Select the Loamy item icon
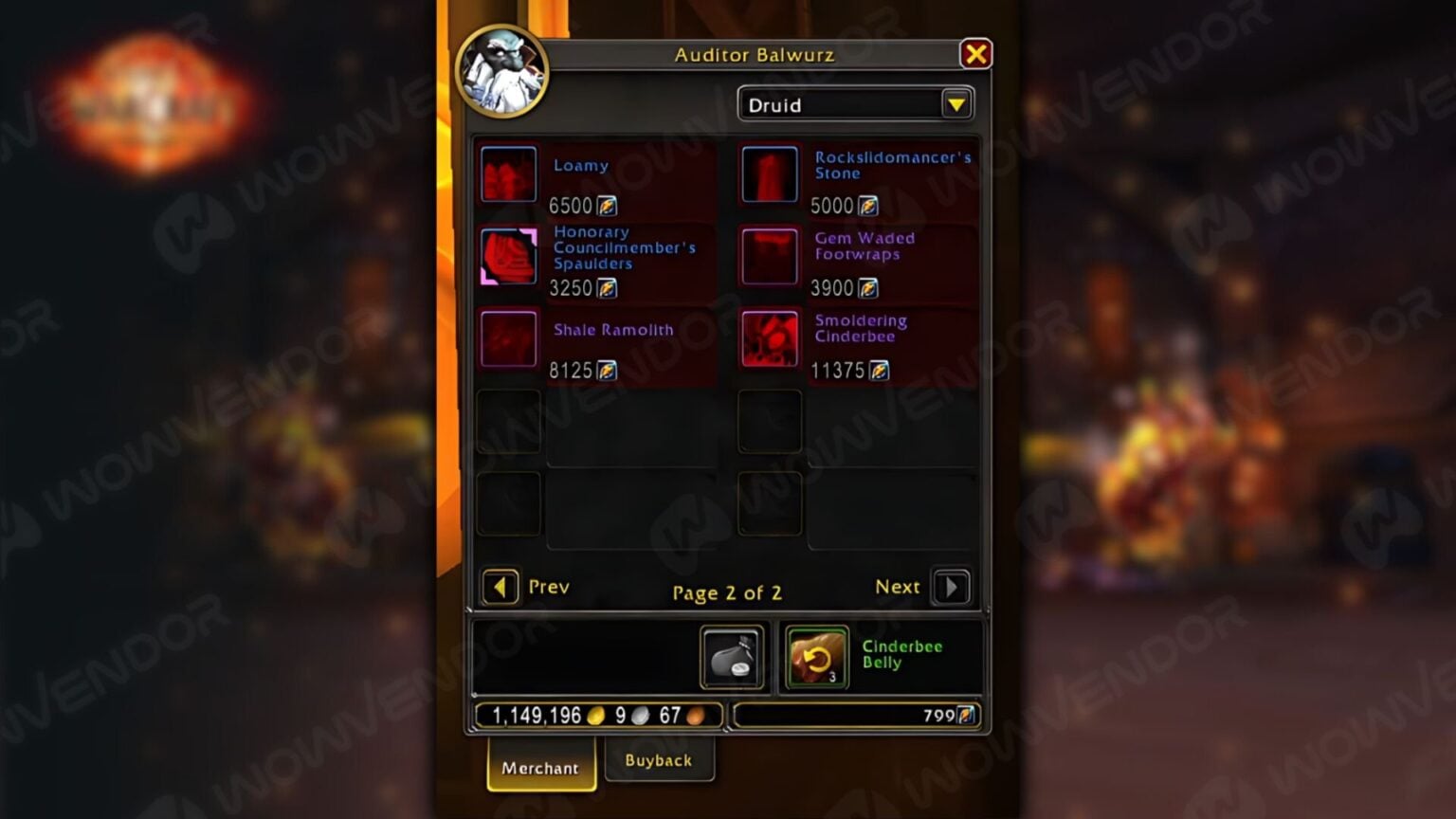 click(509, 175)
